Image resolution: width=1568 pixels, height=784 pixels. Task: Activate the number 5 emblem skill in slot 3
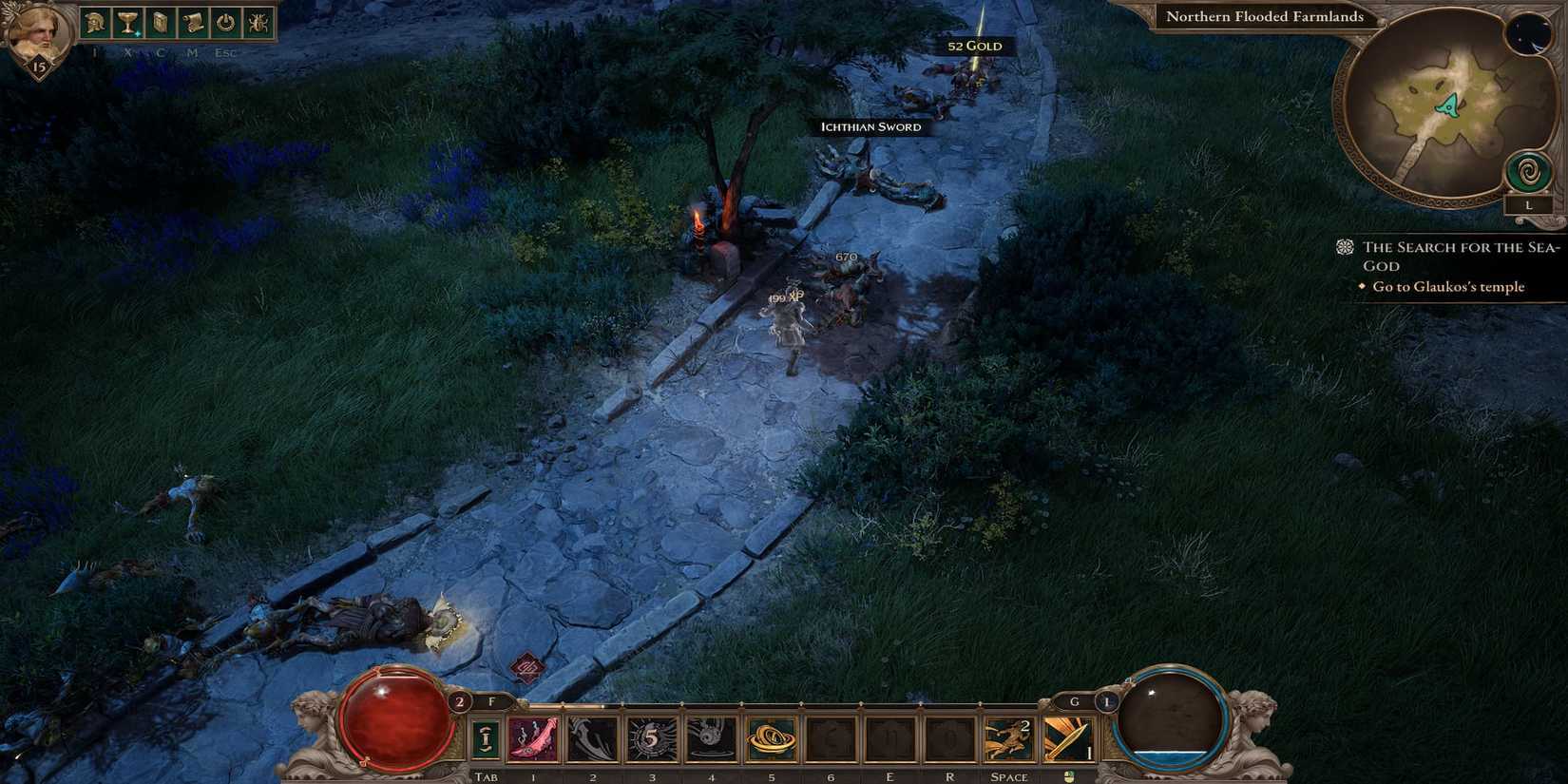click(652, 737)
